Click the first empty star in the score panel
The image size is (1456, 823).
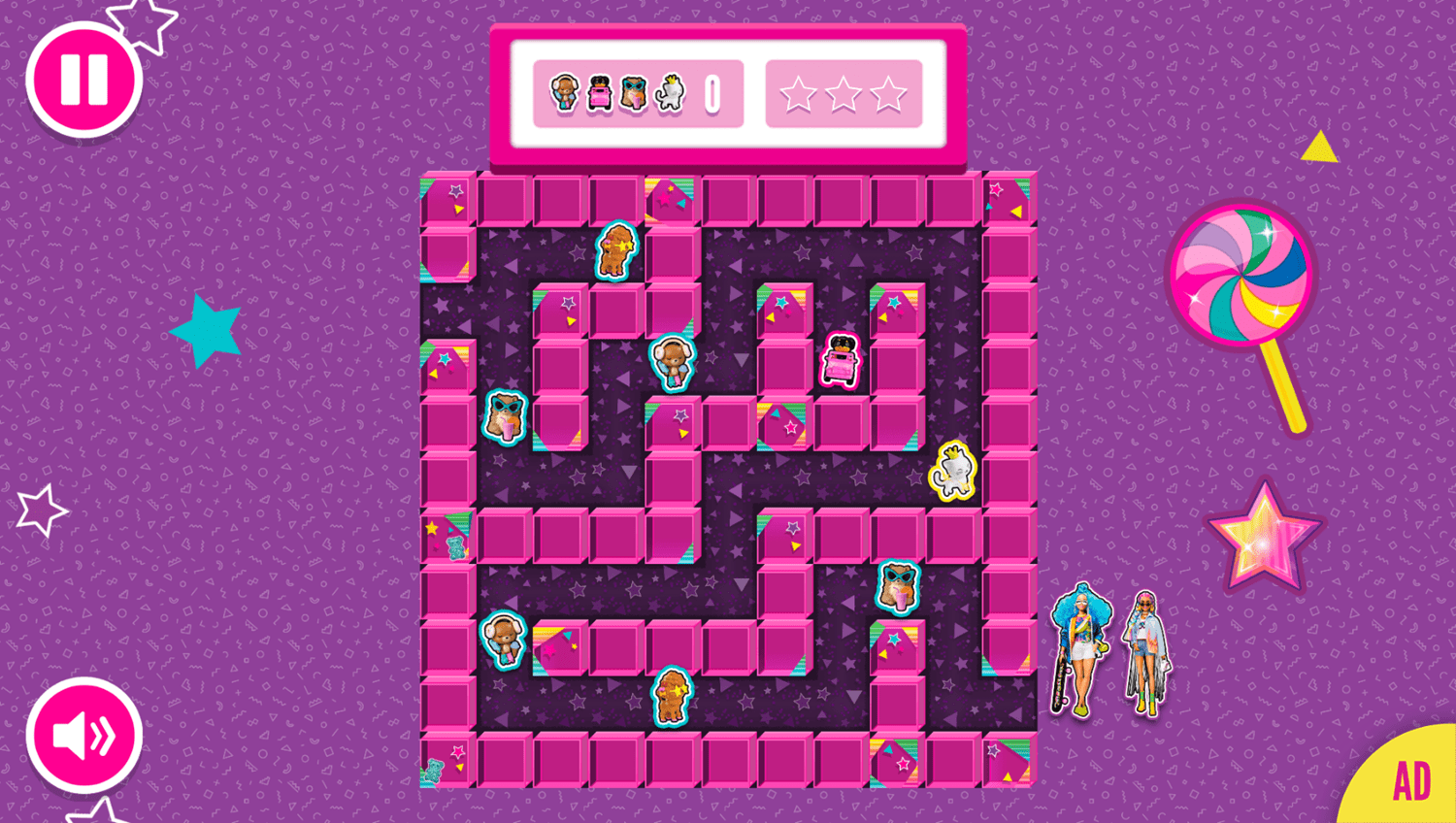(x=798, y=94)
